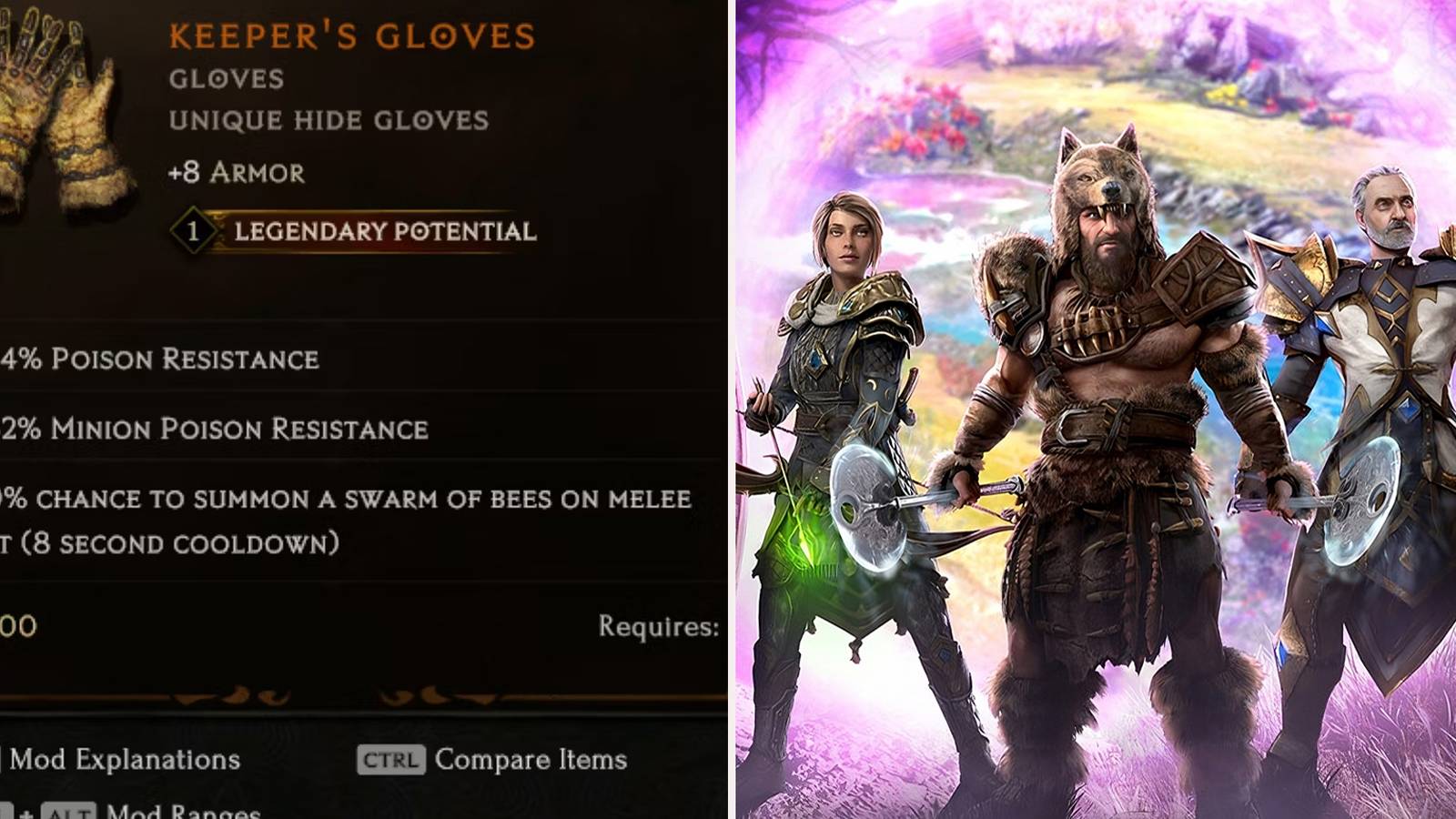Image resolution: width=1456 pixels, height=819 pixels.
Task: Click the Keeper's Gloves title text
Action: click(350, 36)
